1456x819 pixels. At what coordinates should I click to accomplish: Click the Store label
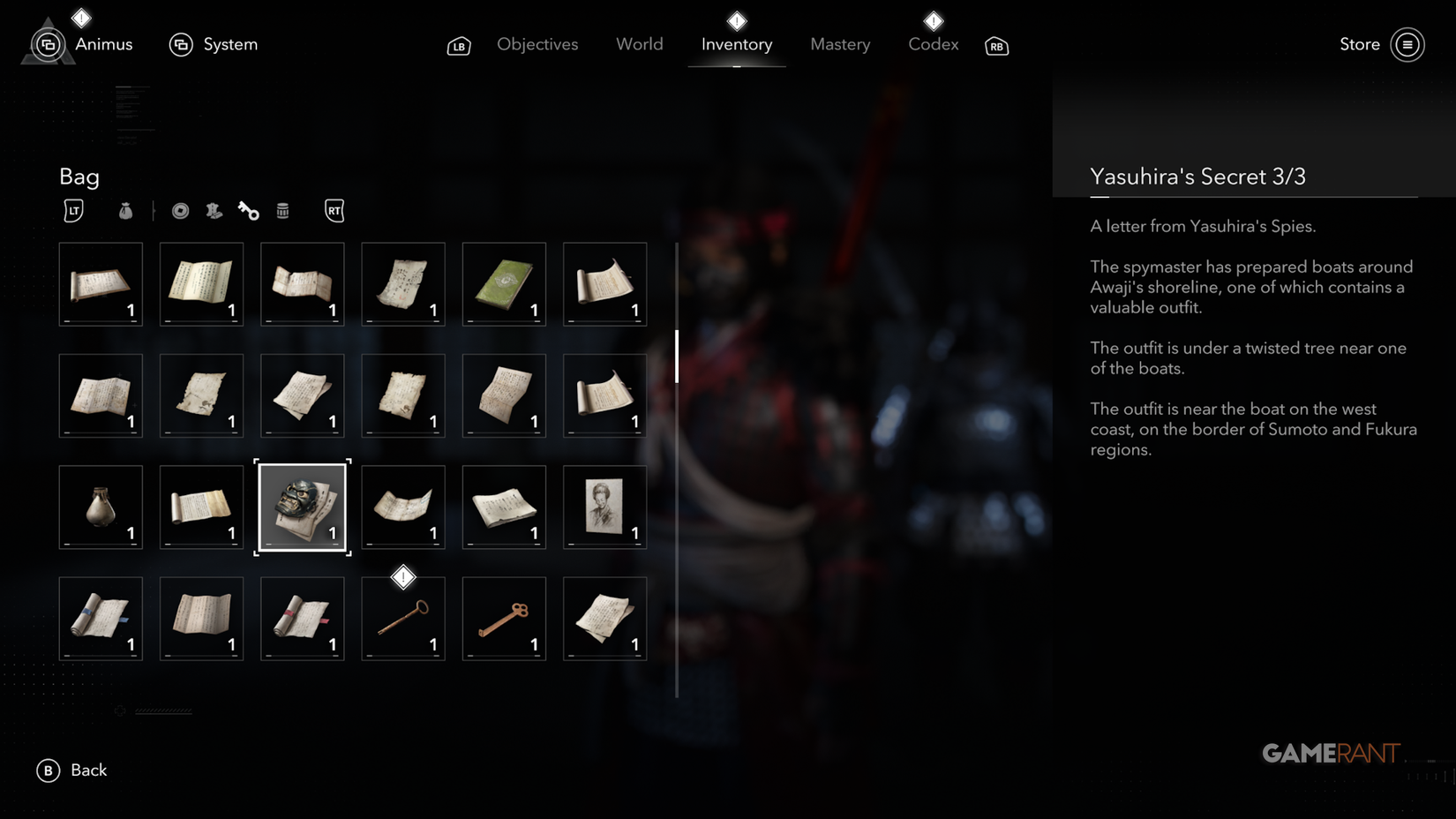(x=1359, y=44)
